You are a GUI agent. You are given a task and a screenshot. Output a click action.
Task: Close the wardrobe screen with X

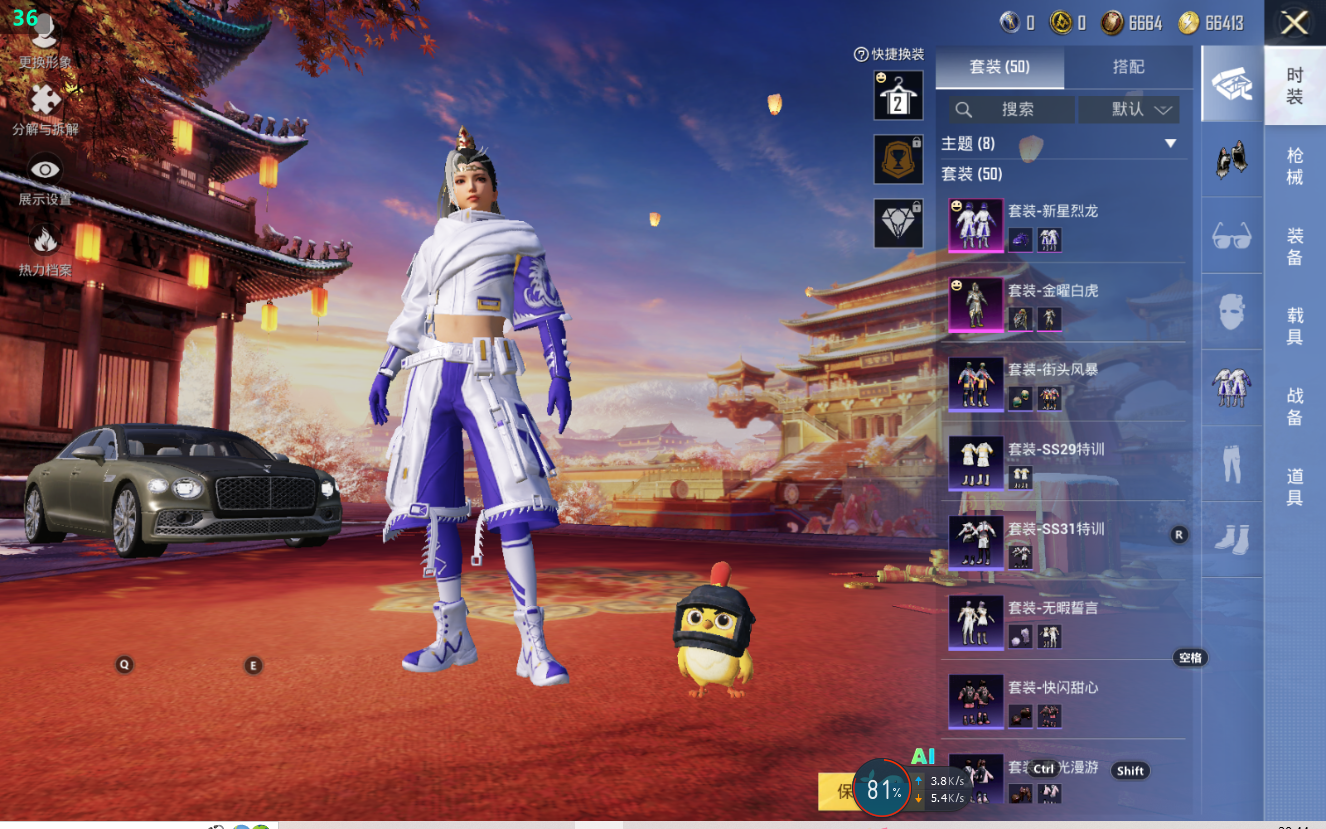[1294, 23]
